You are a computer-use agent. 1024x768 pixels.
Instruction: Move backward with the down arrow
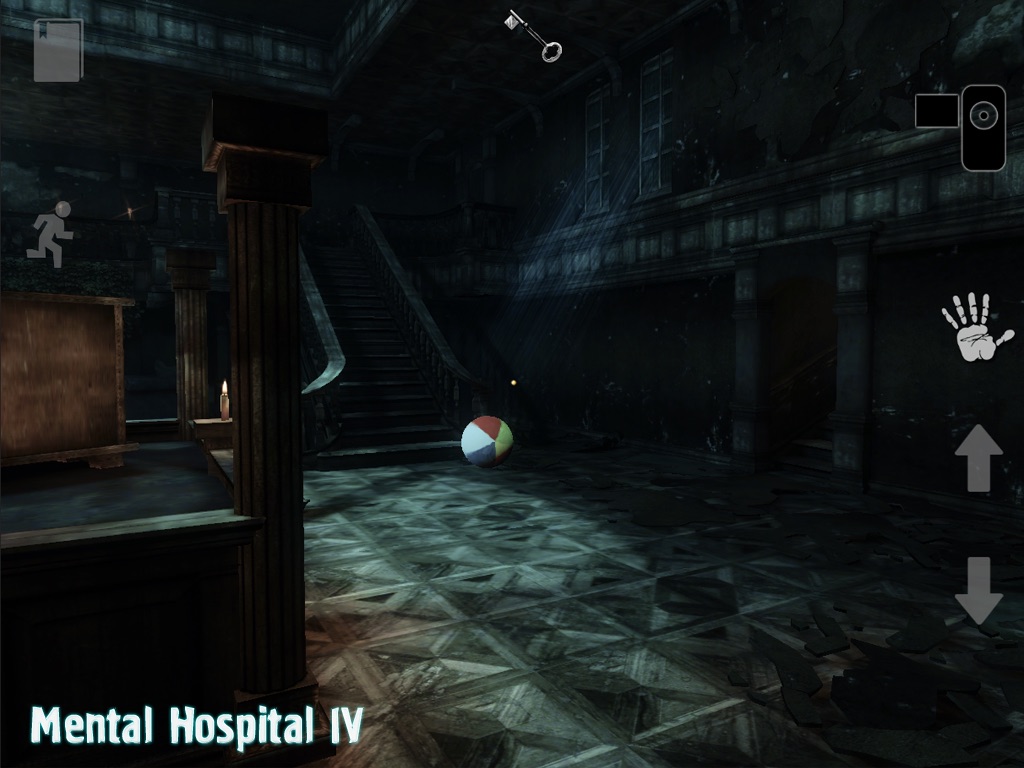(x=978, y=590)
